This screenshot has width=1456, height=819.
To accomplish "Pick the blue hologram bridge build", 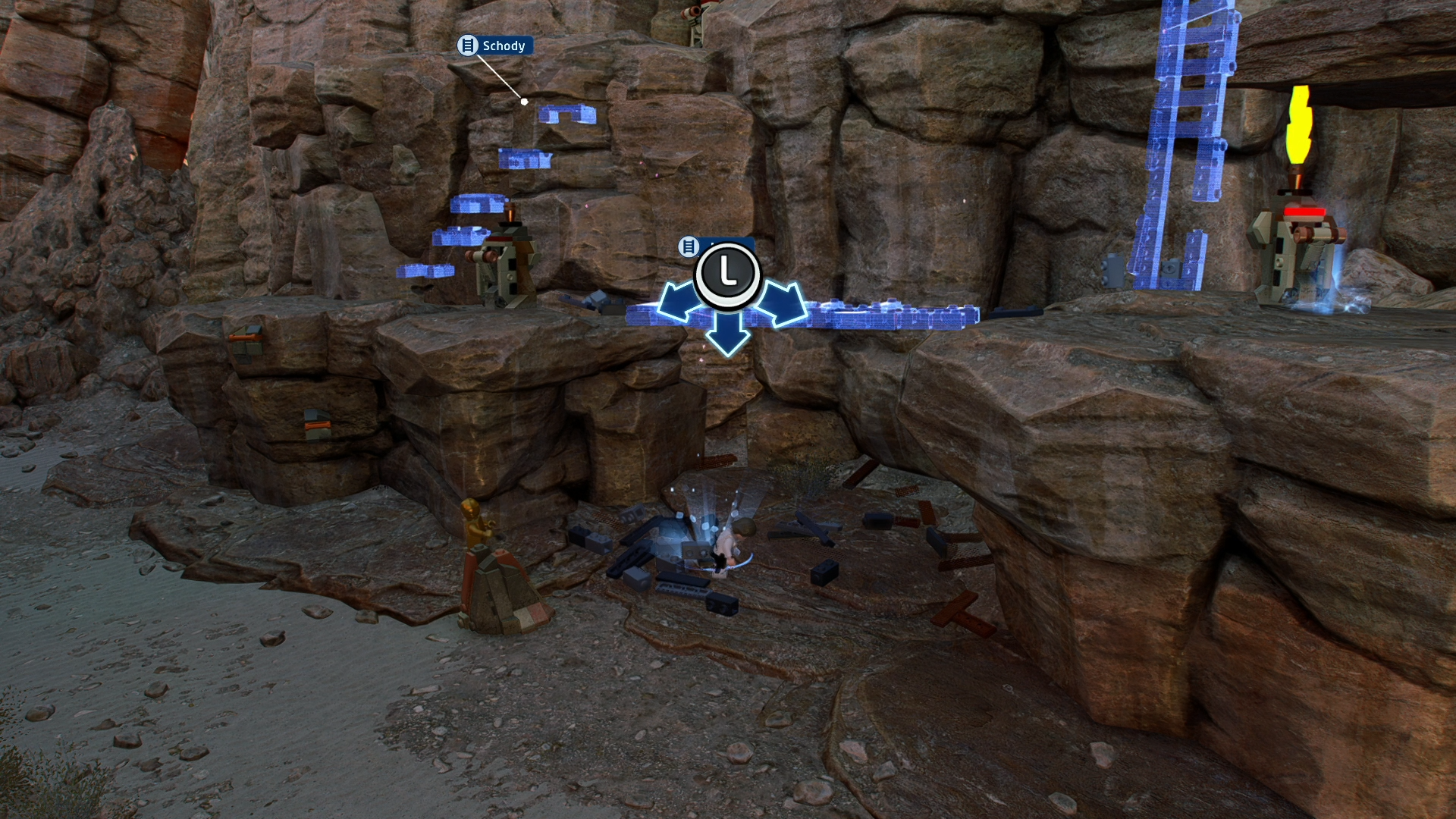I will point(887,315).
